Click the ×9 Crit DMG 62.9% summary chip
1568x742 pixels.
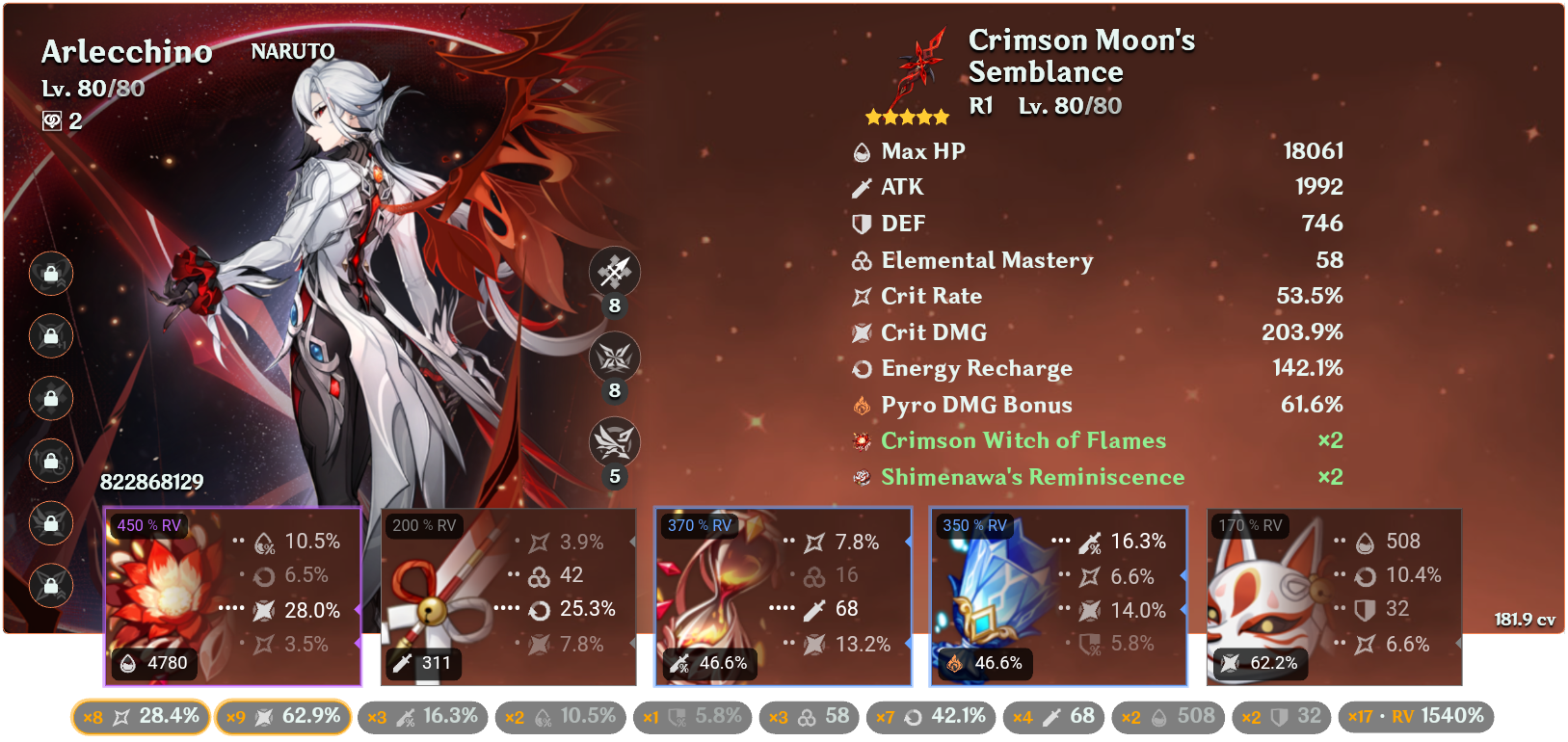click(283, 716)
